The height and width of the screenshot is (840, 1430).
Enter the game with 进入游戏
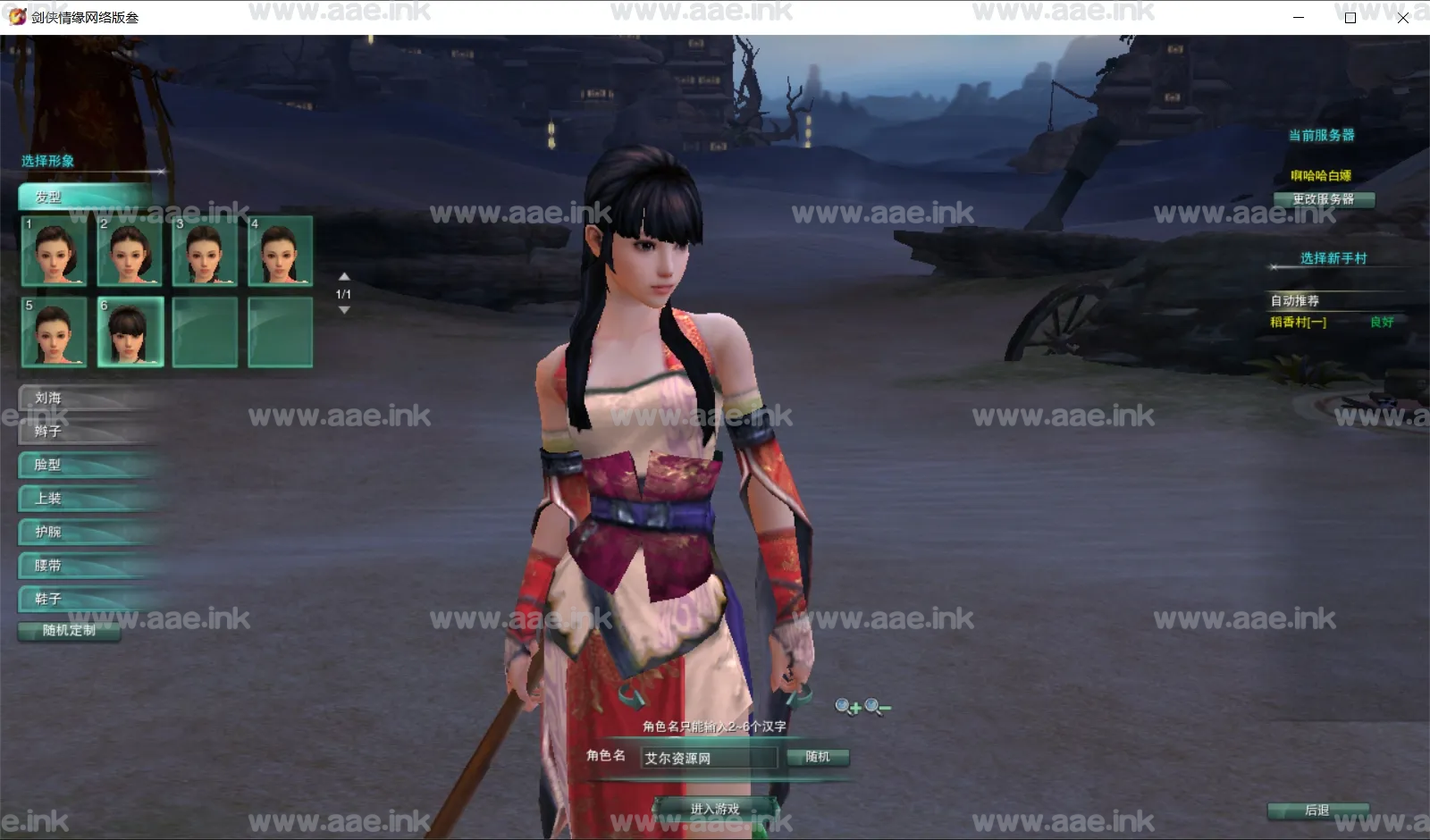(715, 809)
